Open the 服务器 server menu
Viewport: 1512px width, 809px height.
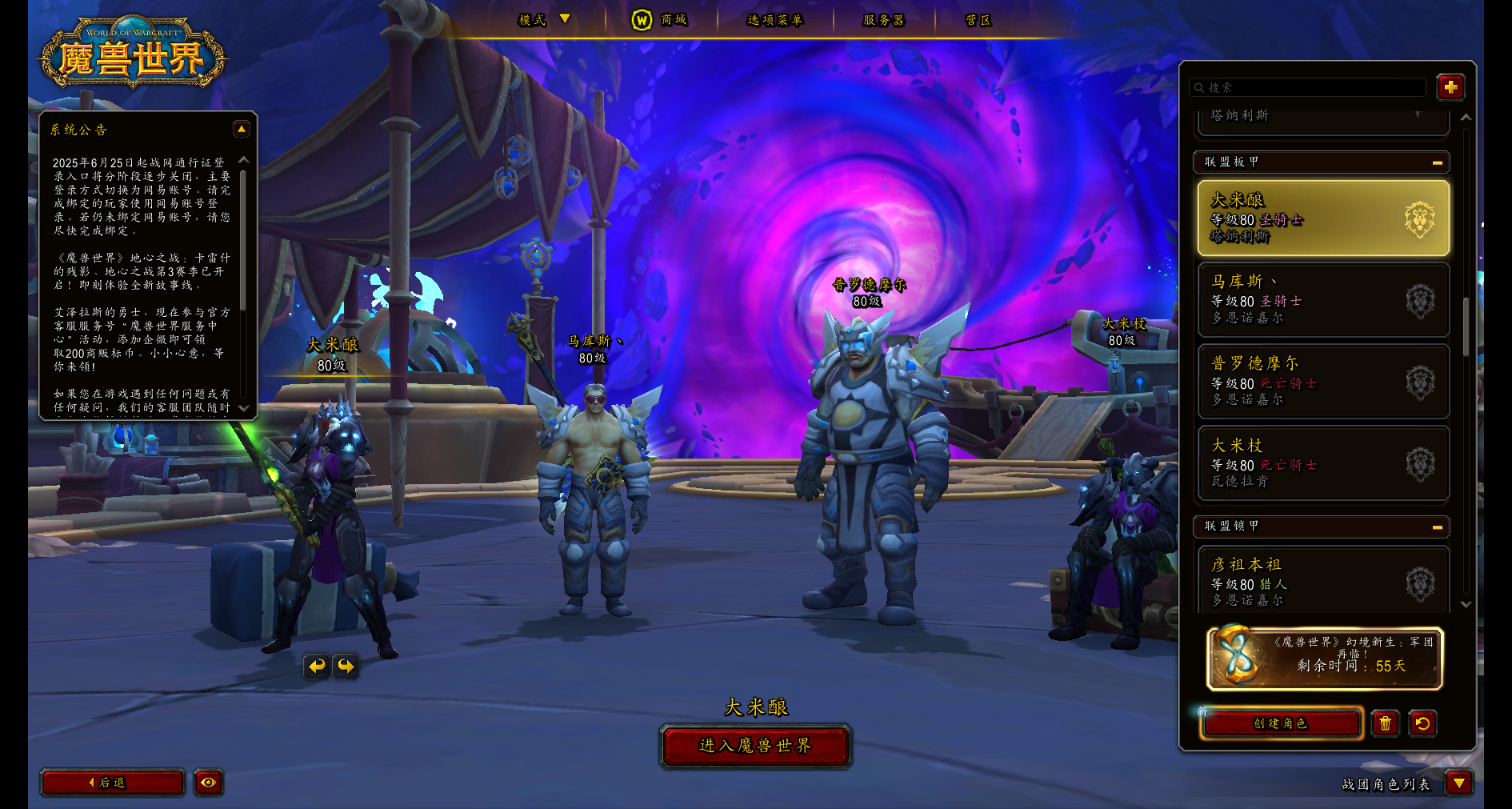tap(883, 19)
